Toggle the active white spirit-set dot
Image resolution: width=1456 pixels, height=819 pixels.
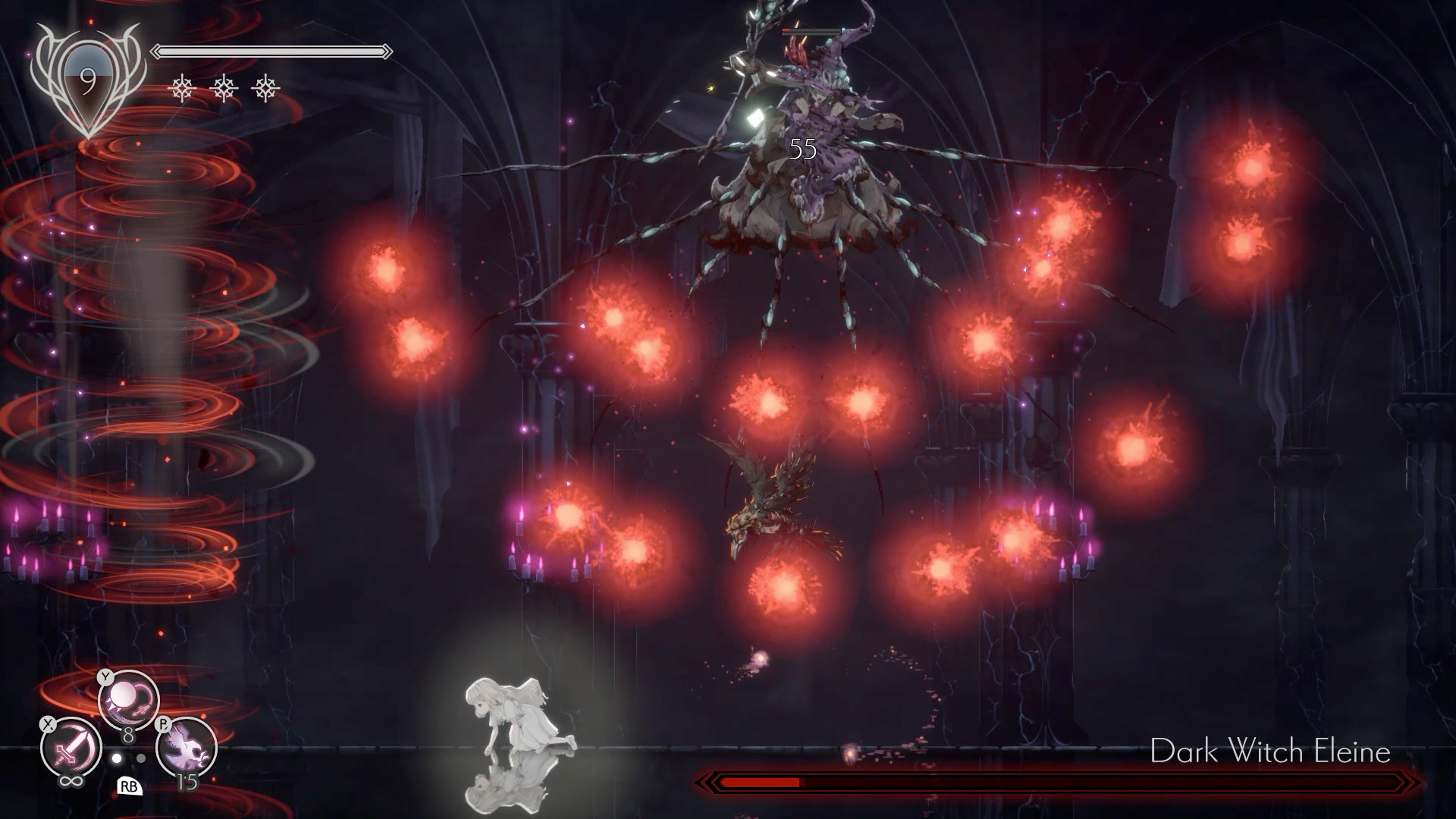click(118, 758)
